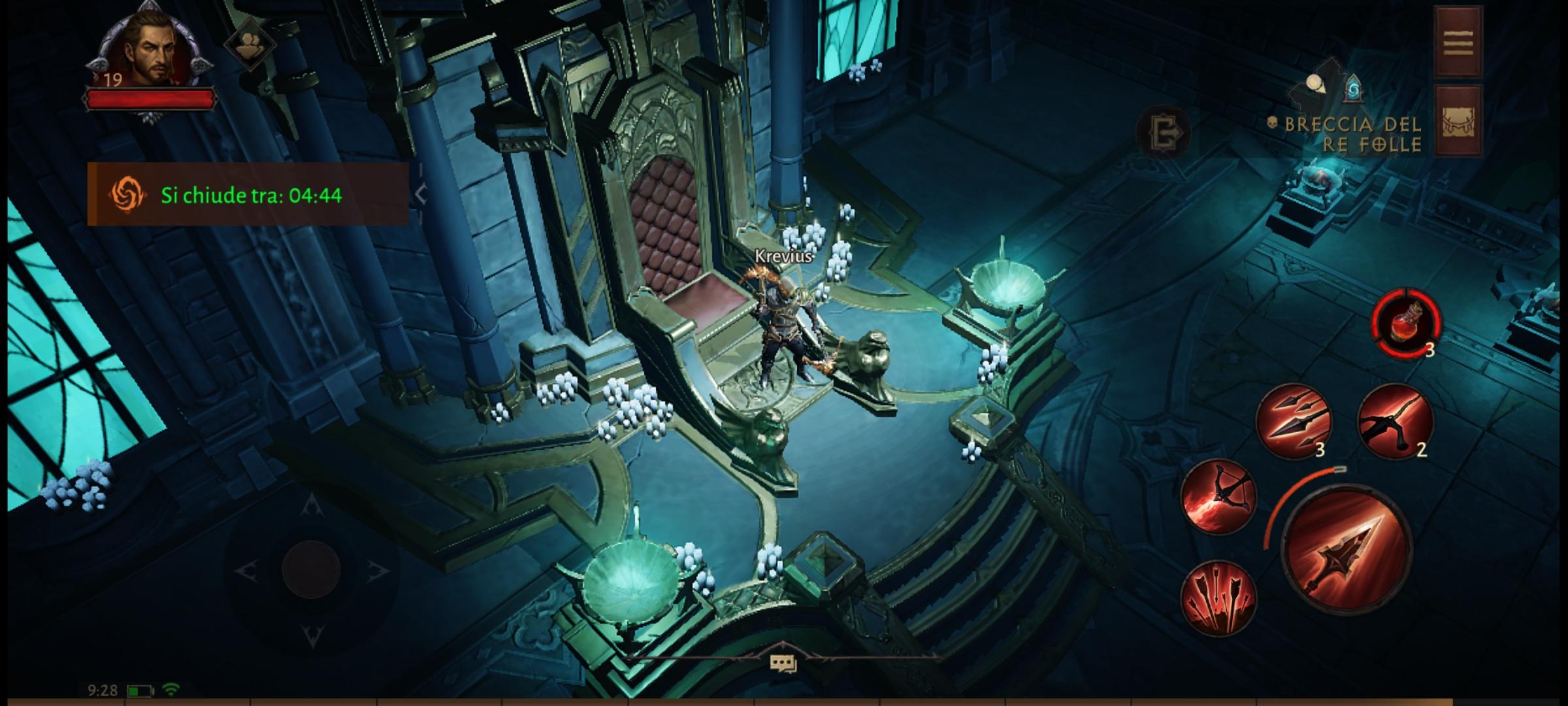The height and width of the screenshot is (706, 1568).
Task: Select the rift swirl icon on the countdown banner
Action: tap(128, 195)
